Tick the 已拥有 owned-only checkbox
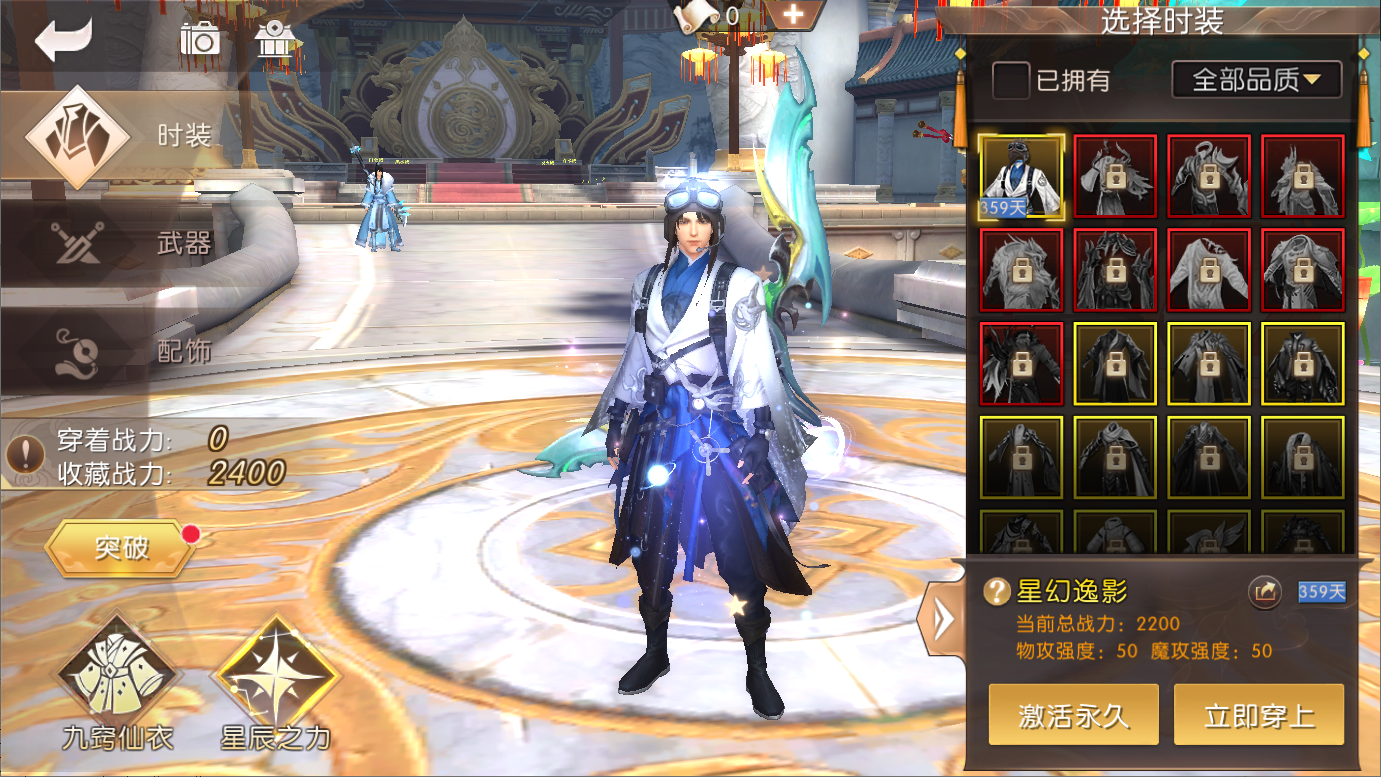Viewport: 1381px width, 777px height. click(x=1011, y=80)
